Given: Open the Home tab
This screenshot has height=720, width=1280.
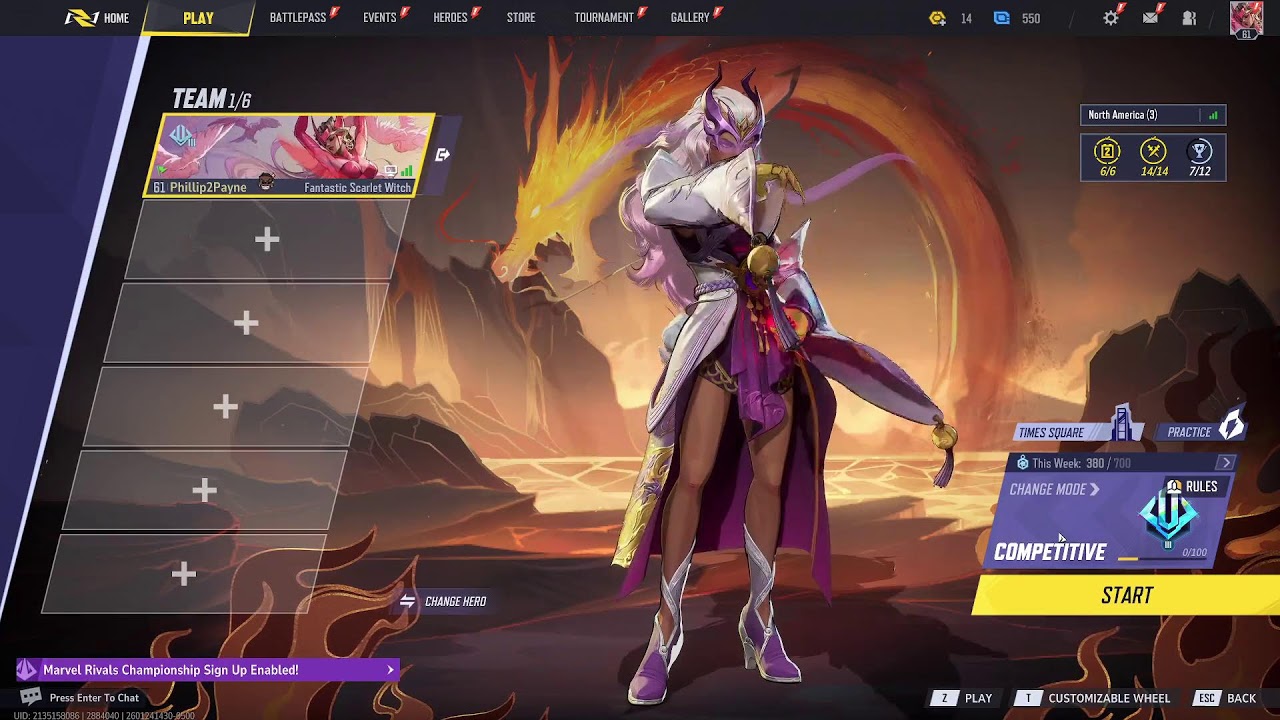Looking at the screenshot, I should point(105,18).
